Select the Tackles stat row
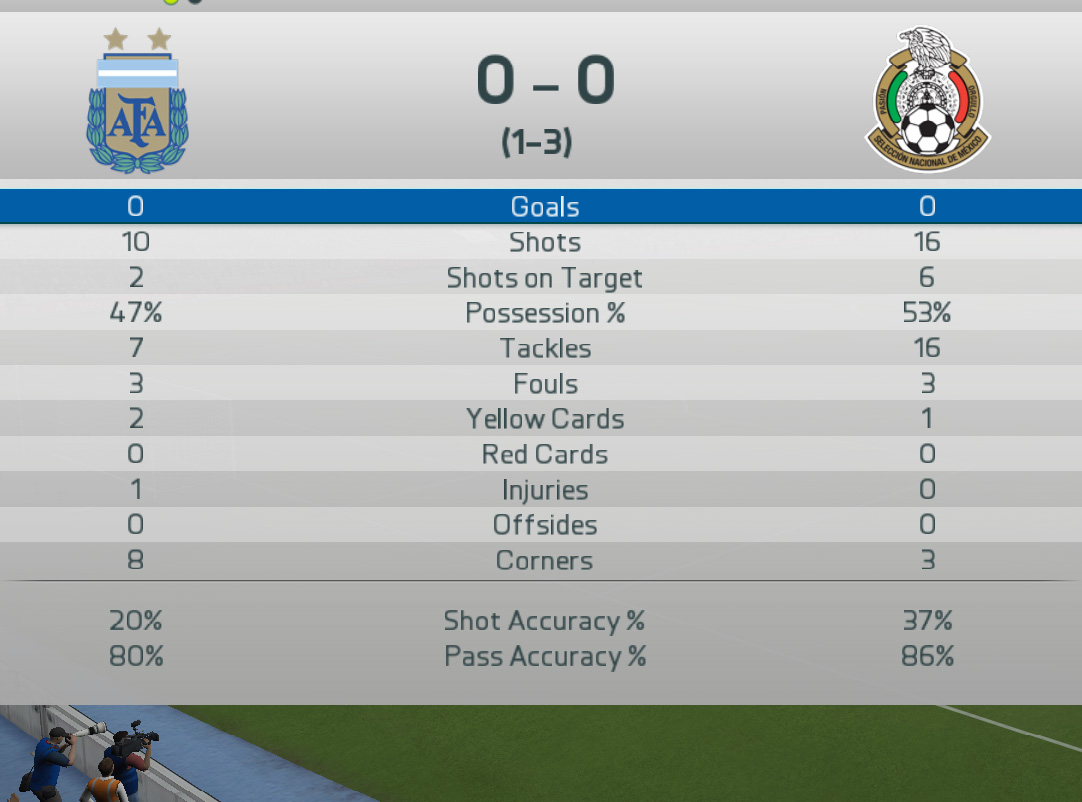Viewport: 1082px width, 802px height. click(x=544, y=348)
